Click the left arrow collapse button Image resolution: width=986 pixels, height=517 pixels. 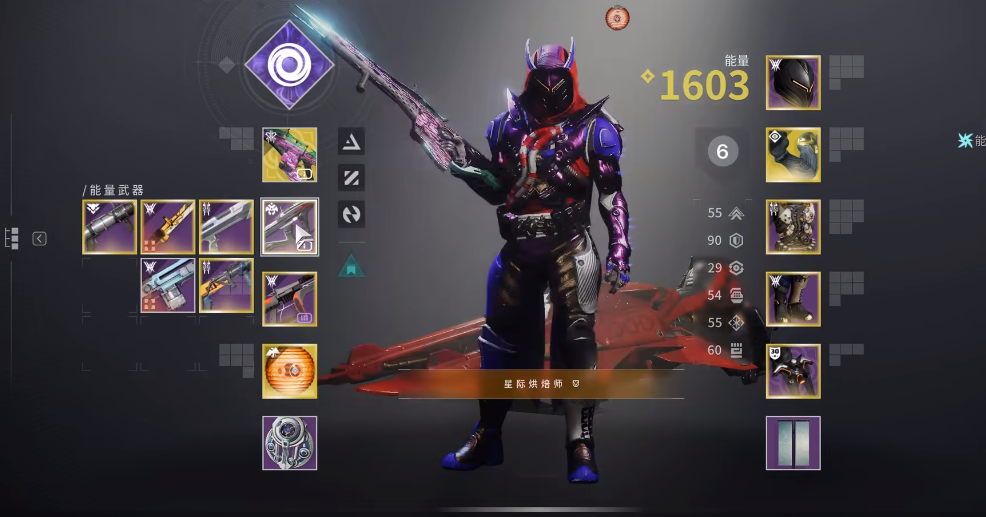pos(39,239)
